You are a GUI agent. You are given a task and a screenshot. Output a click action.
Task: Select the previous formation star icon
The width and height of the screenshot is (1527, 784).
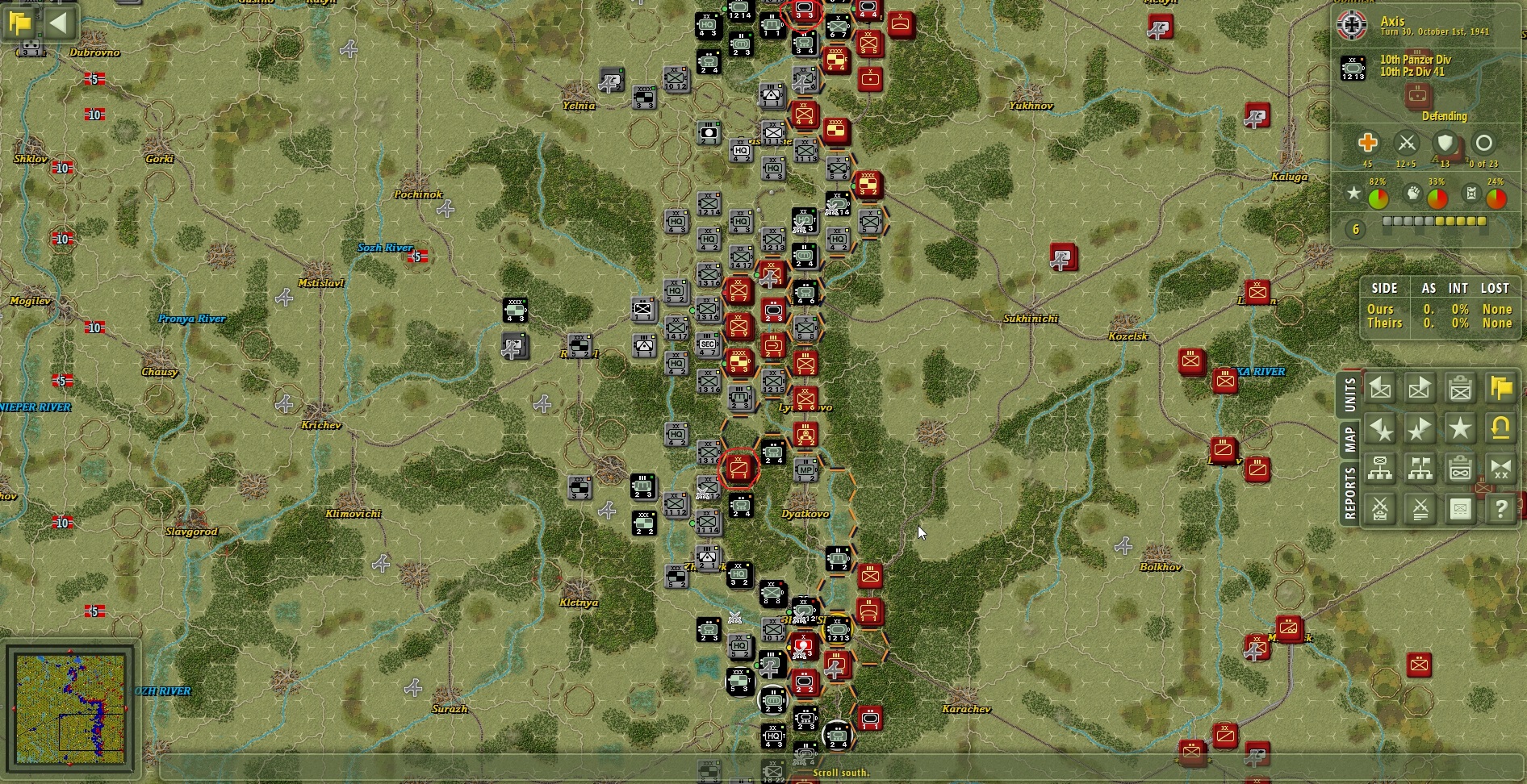pos(1381,429)
